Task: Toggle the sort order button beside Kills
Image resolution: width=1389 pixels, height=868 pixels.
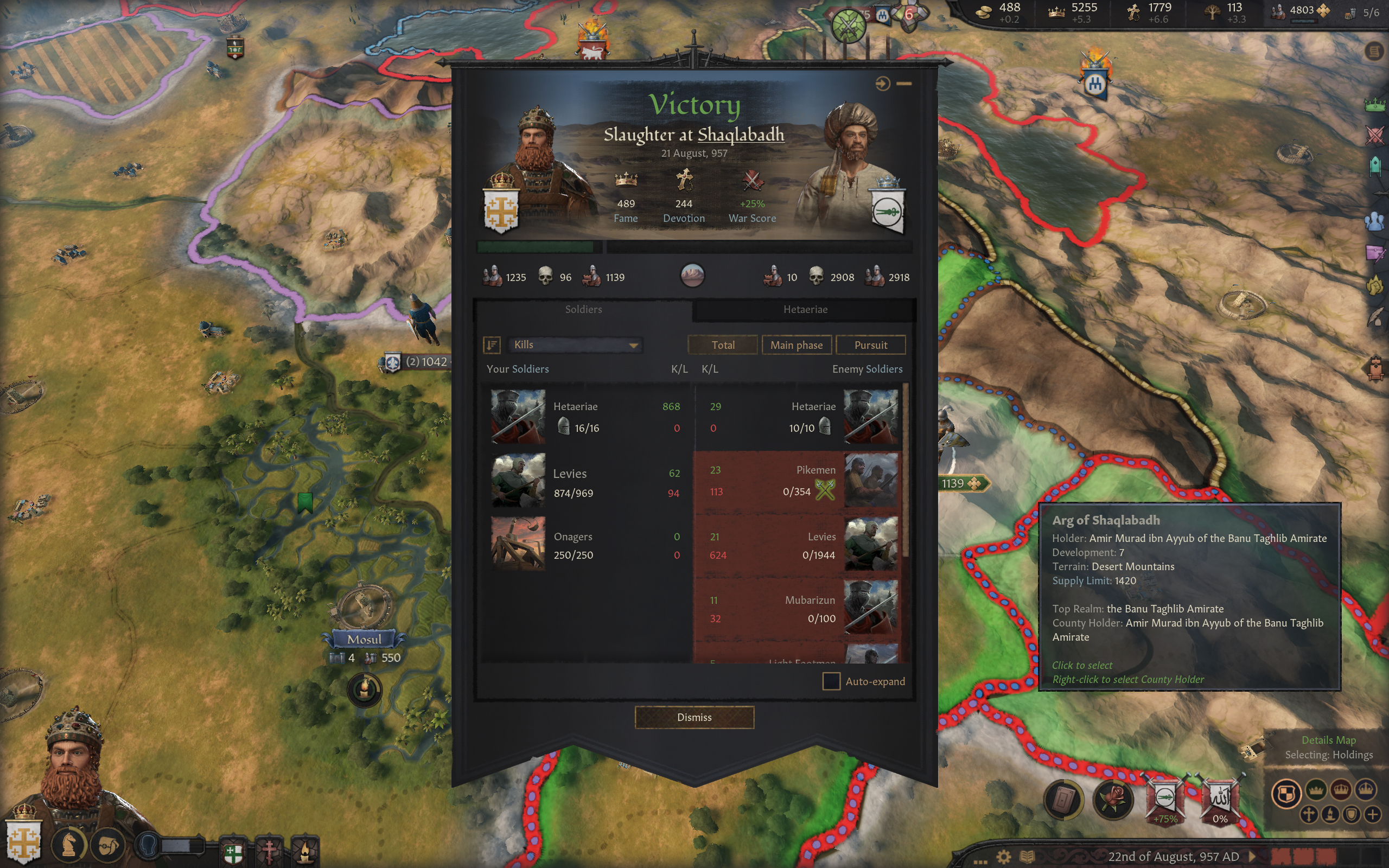Action: (x=492, y=344)
